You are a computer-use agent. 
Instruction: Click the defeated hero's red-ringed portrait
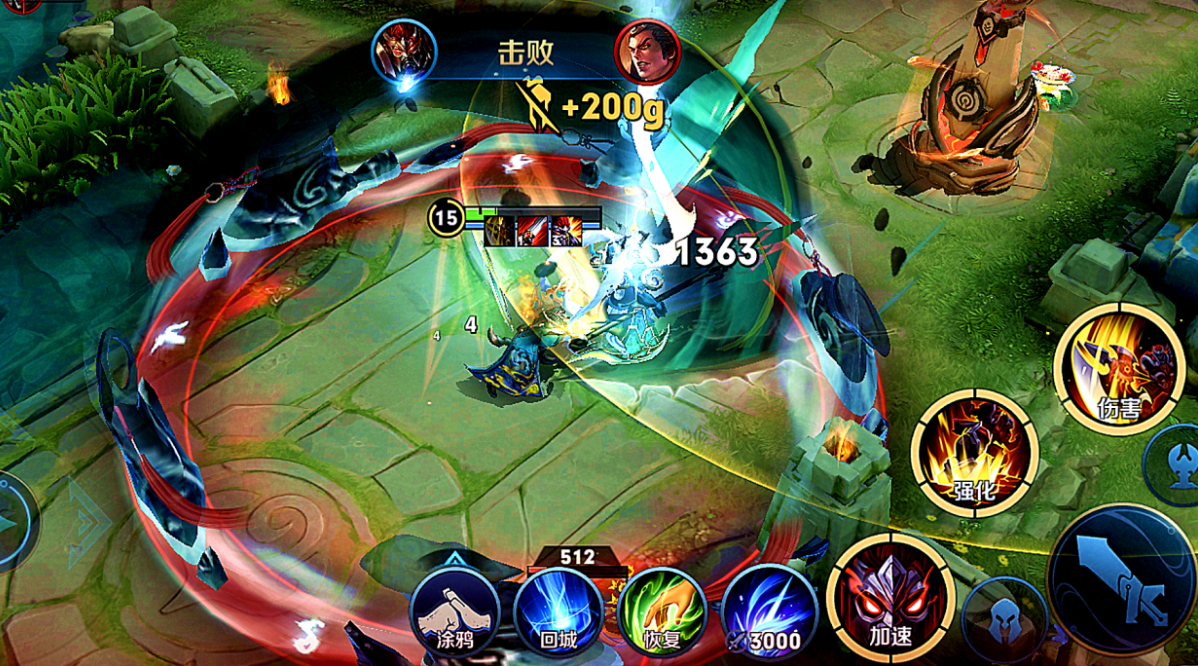(647, 51)
